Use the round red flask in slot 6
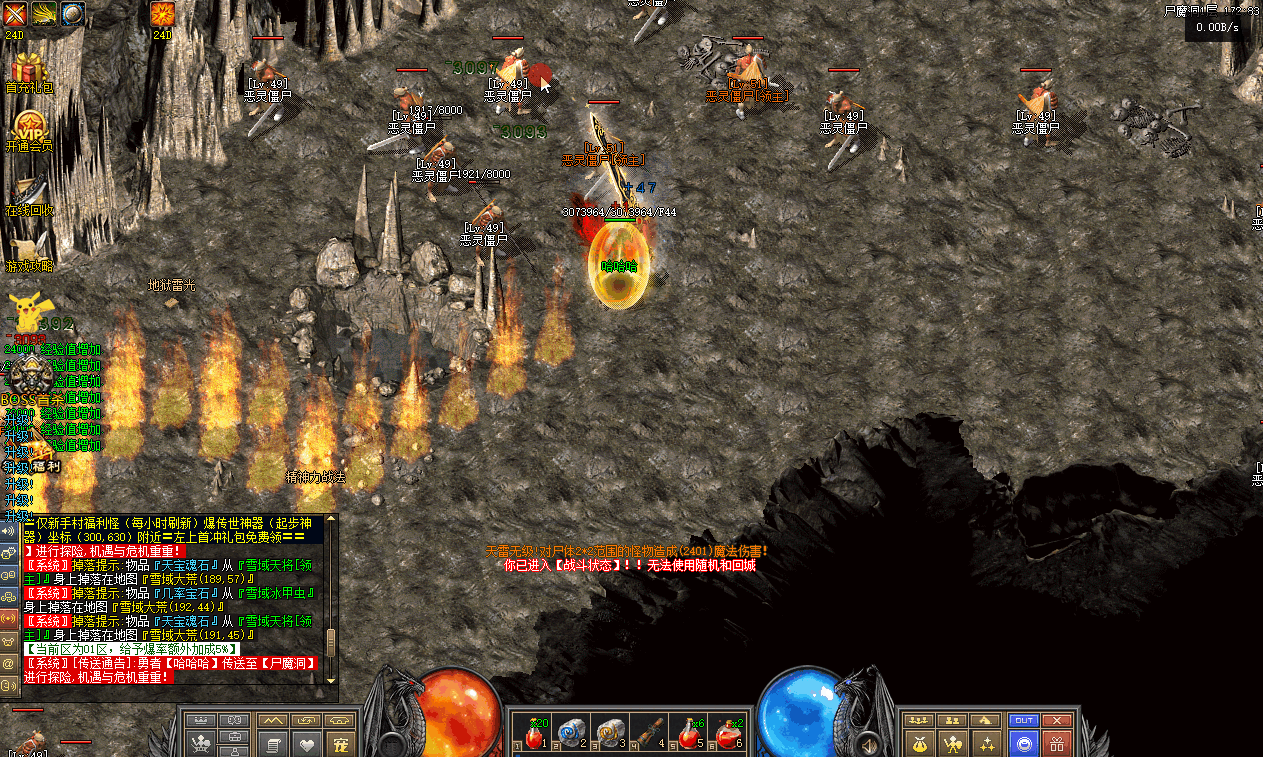Viewport: 1263px width, 757px height. (729, 736)
